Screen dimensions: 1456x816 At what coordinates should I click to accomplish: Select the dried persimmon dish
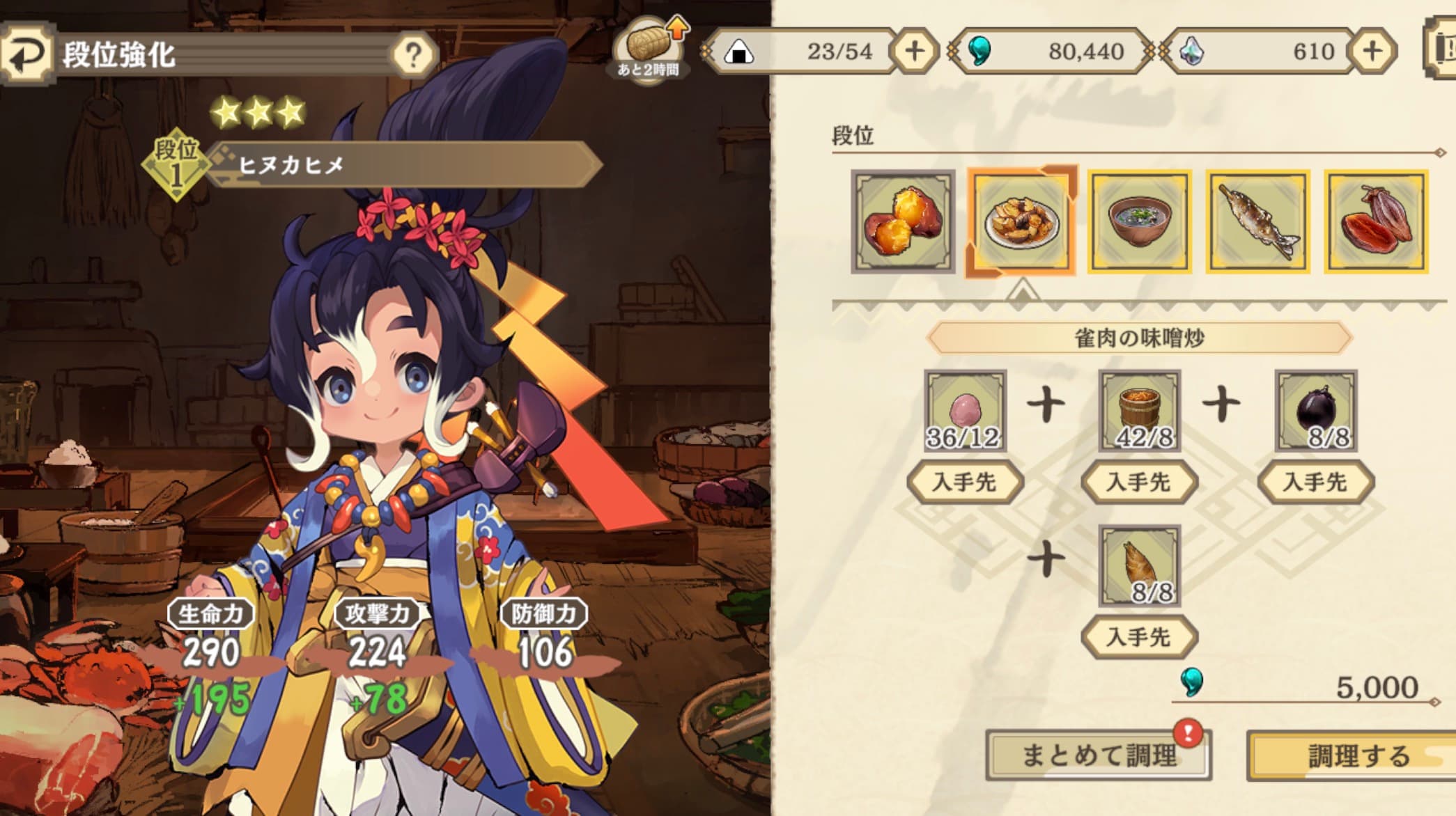(1376, 222)
